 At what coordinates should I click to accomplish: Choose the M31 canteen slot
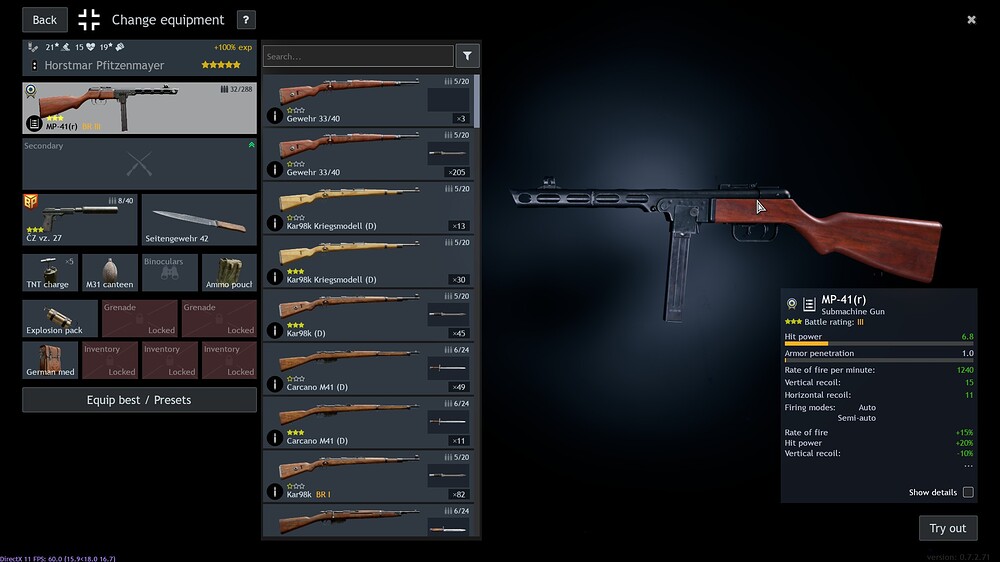[110, 272]
